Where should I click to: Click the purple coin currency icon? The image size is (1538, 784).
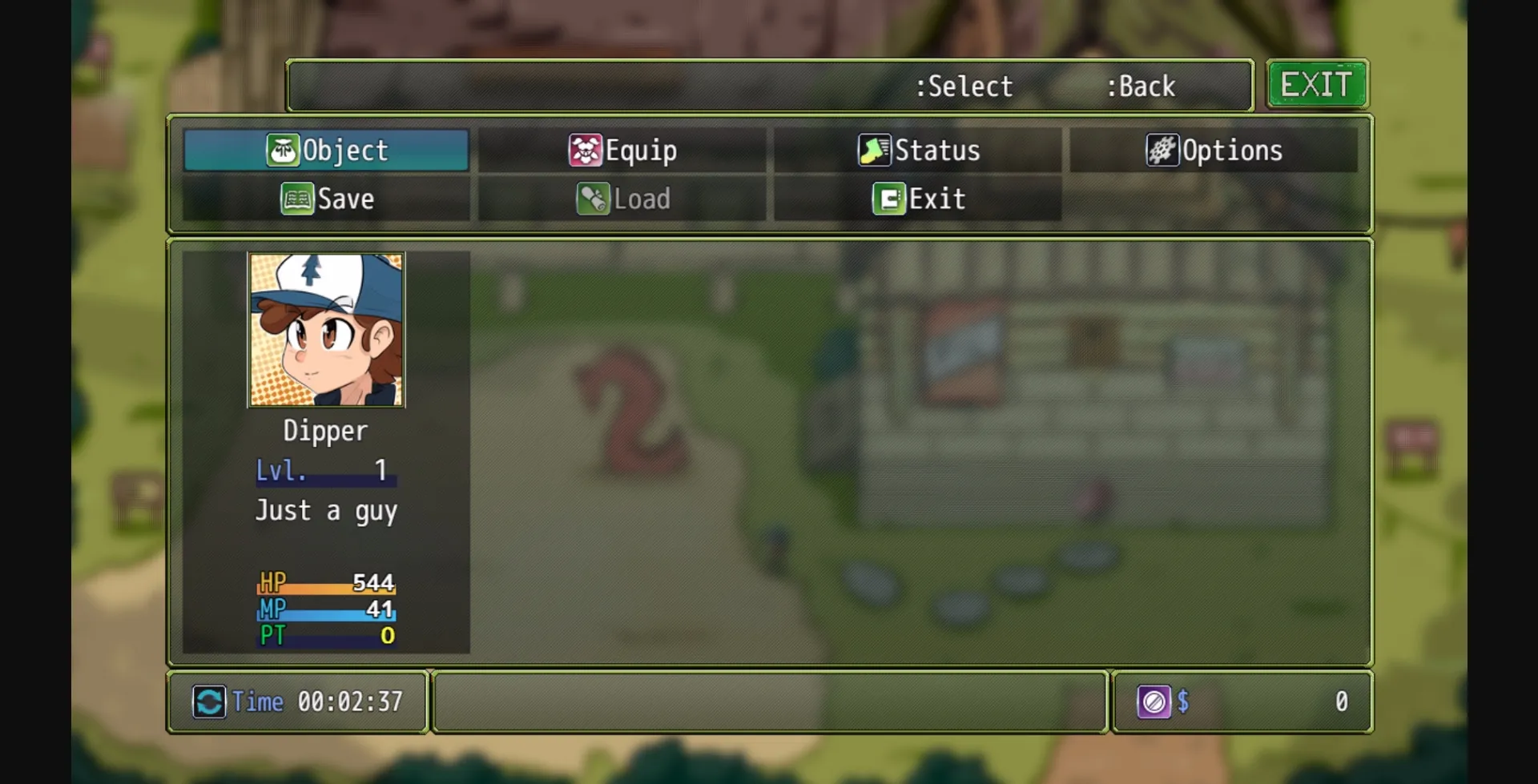(1155, 702)
